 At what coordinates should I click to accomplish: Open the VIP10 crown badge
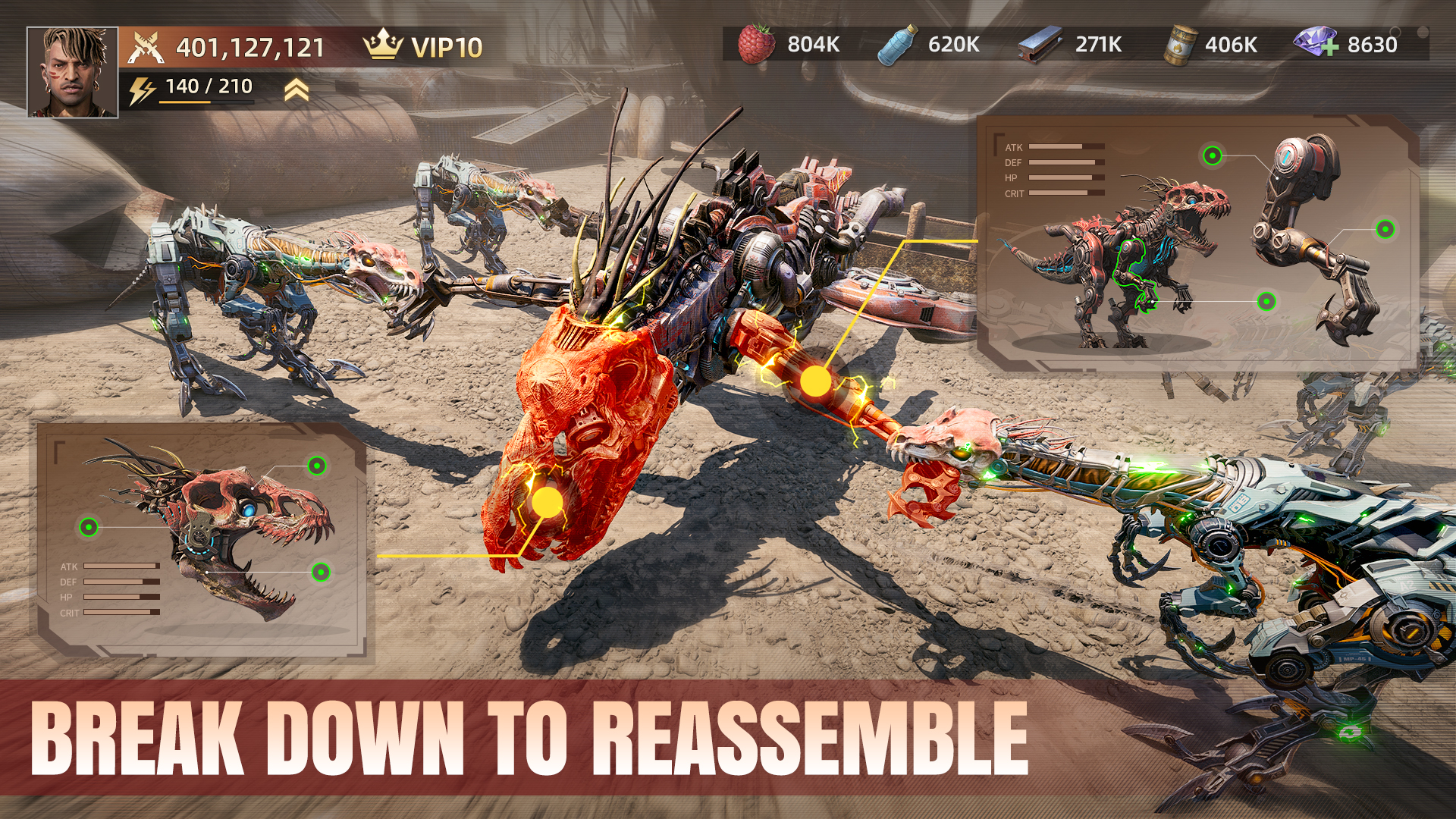tap(383, 45)
